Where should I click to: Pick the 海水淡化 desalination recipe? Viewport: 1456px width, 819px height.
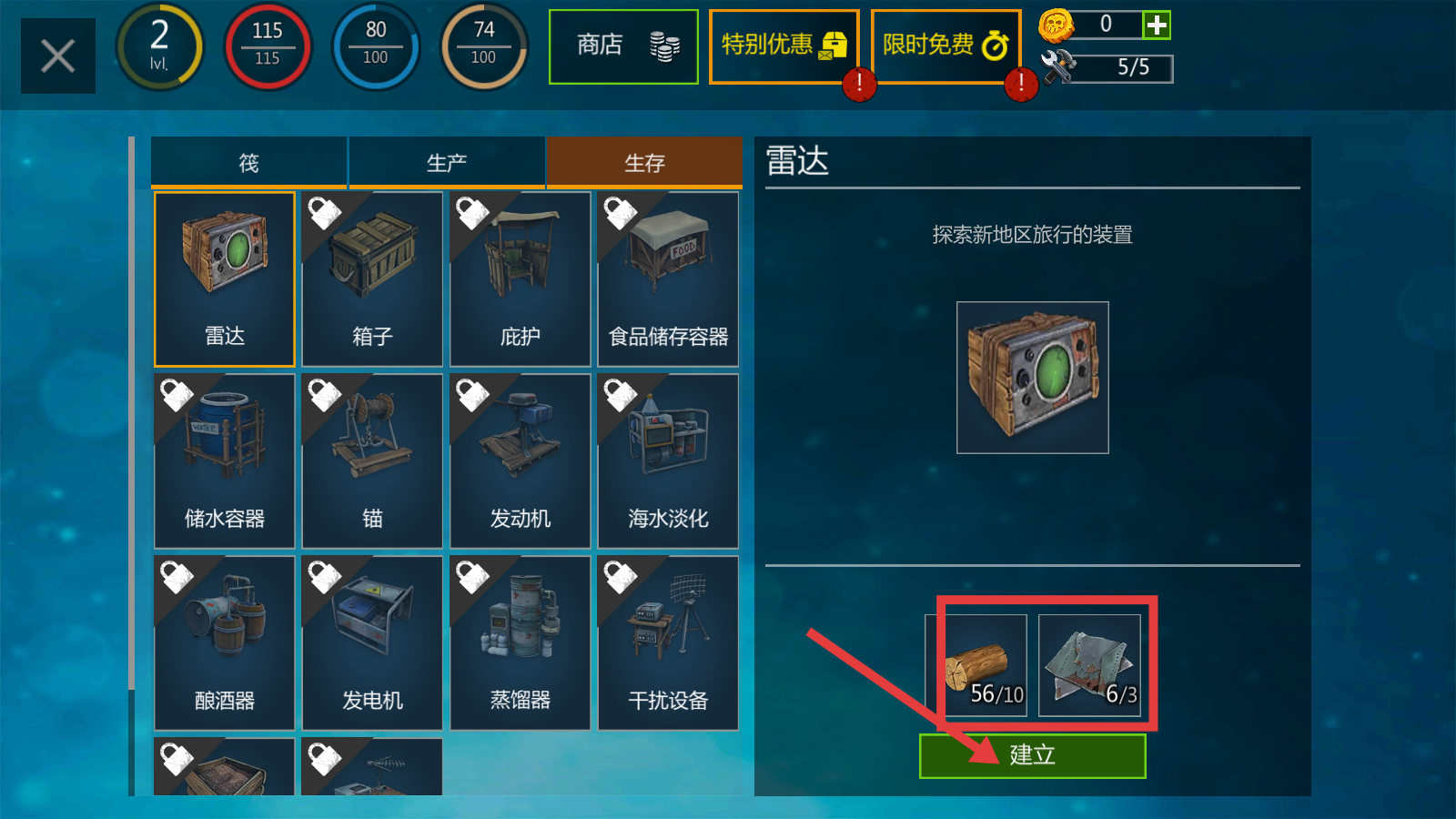[x=668, y=460]
